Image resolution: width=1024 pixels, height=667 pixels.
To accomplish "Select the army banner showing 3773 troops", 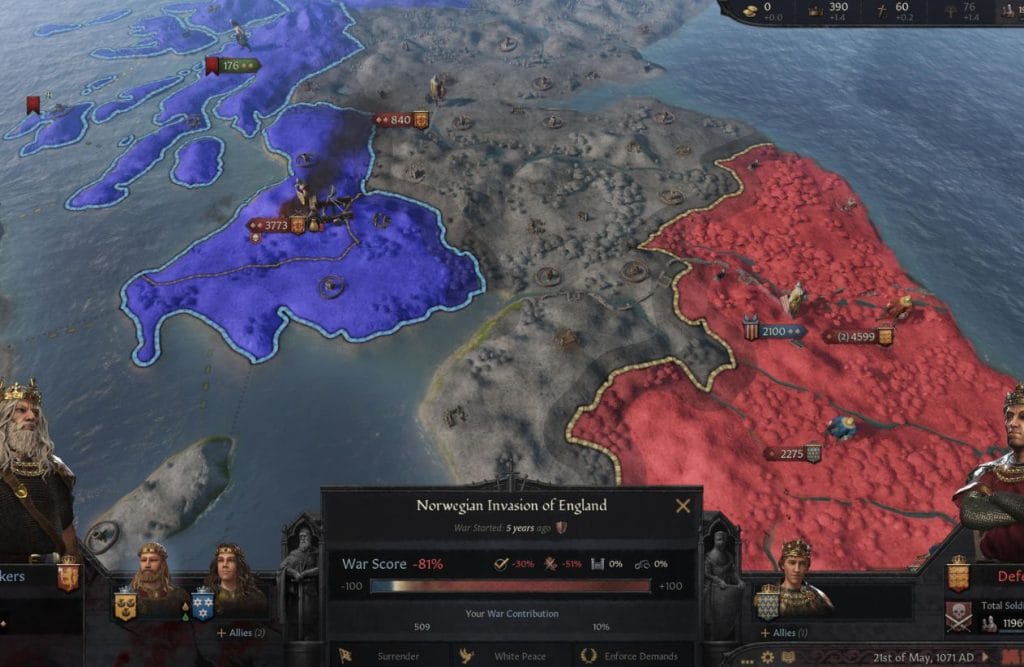I will pyautogui.click(x=274, y=226).
